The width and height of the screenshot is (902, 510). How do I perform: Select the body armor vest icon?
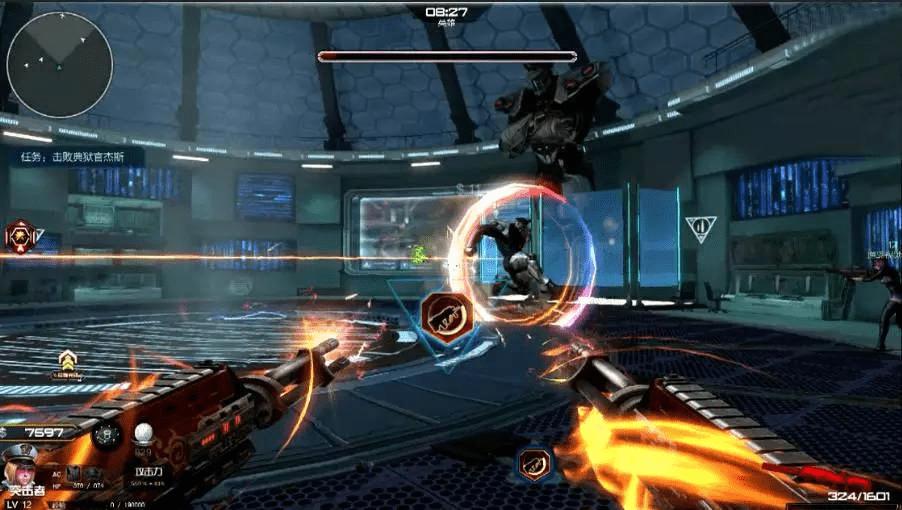click(x=71, y=472)
